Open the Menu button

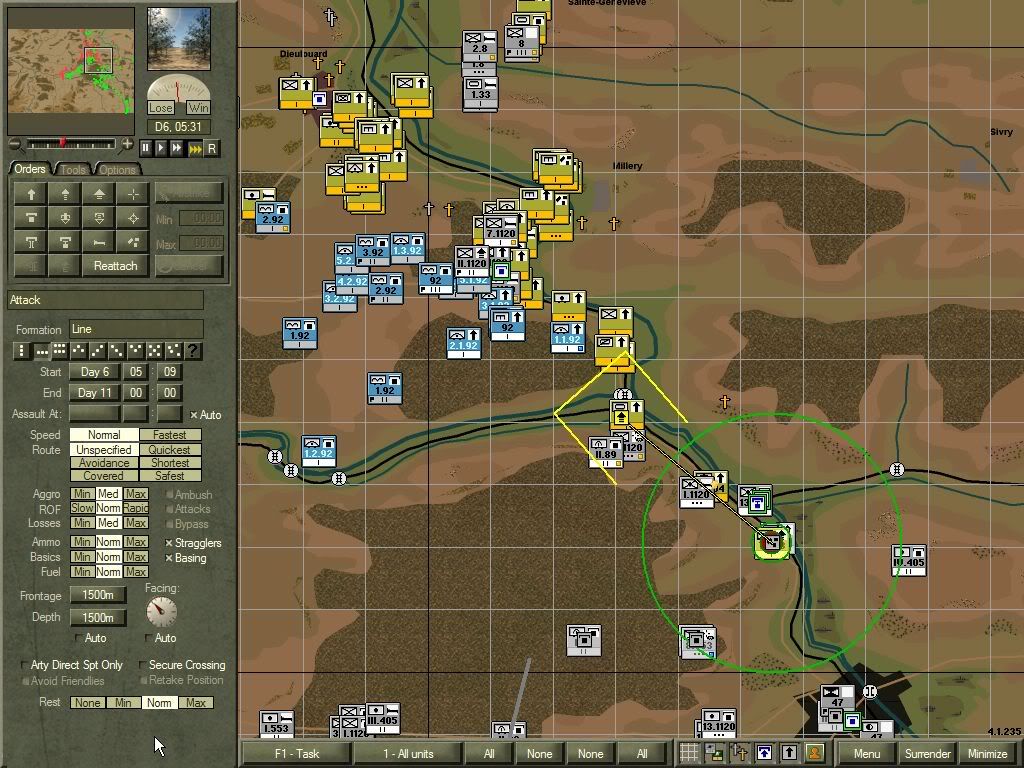point(866,753)
